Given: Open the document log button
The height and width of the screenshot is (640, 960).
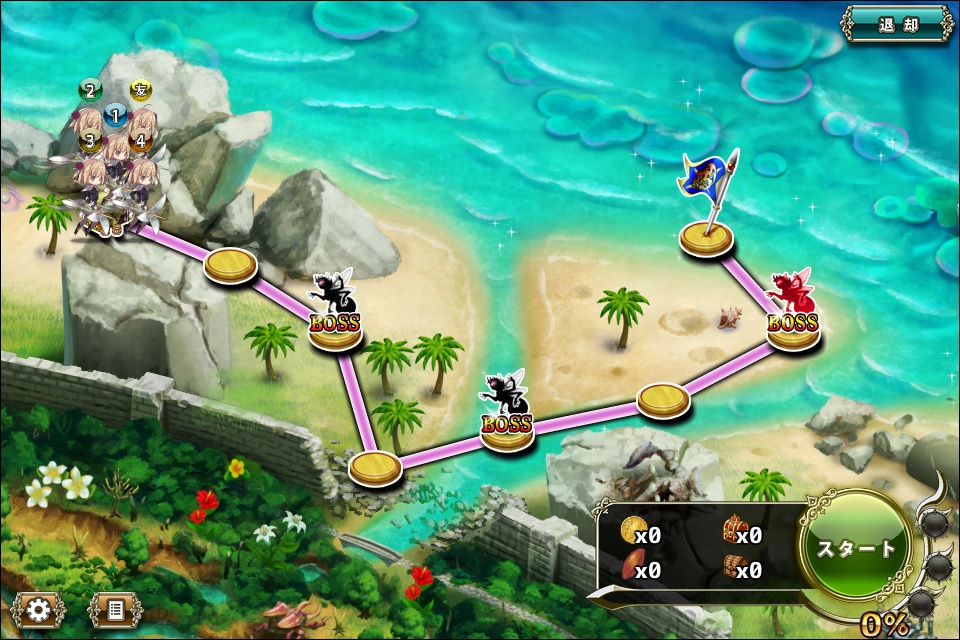Looking at the screenshot, I should (115, 608).
